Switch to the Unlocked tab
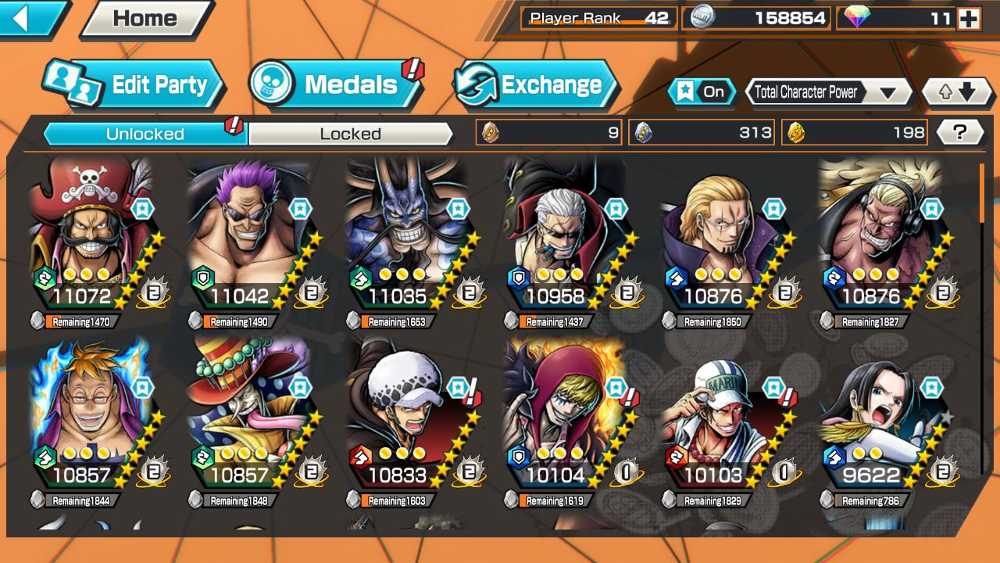 145,133
